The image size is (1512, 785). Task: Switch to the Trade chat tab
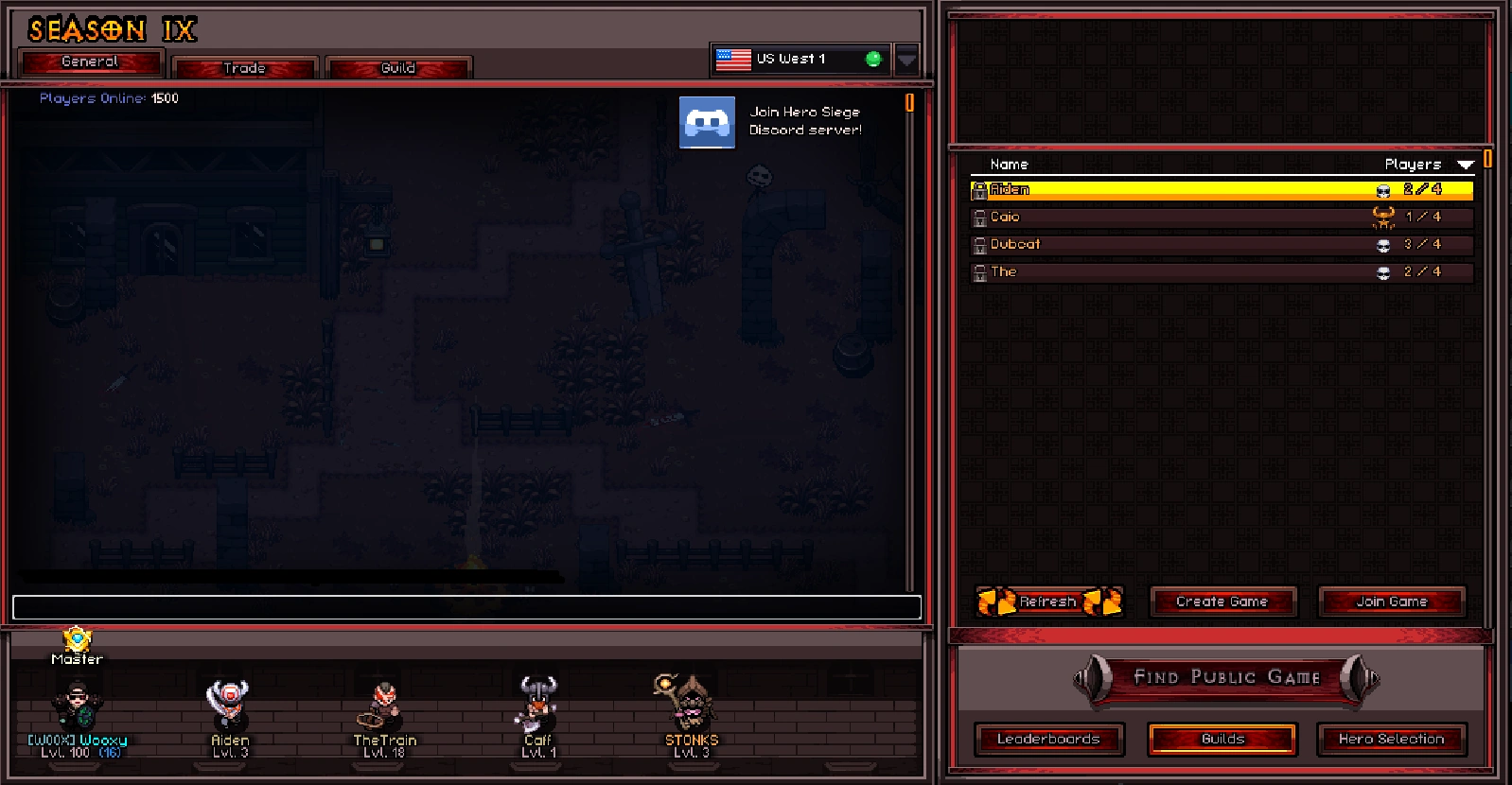pos(244,67)
